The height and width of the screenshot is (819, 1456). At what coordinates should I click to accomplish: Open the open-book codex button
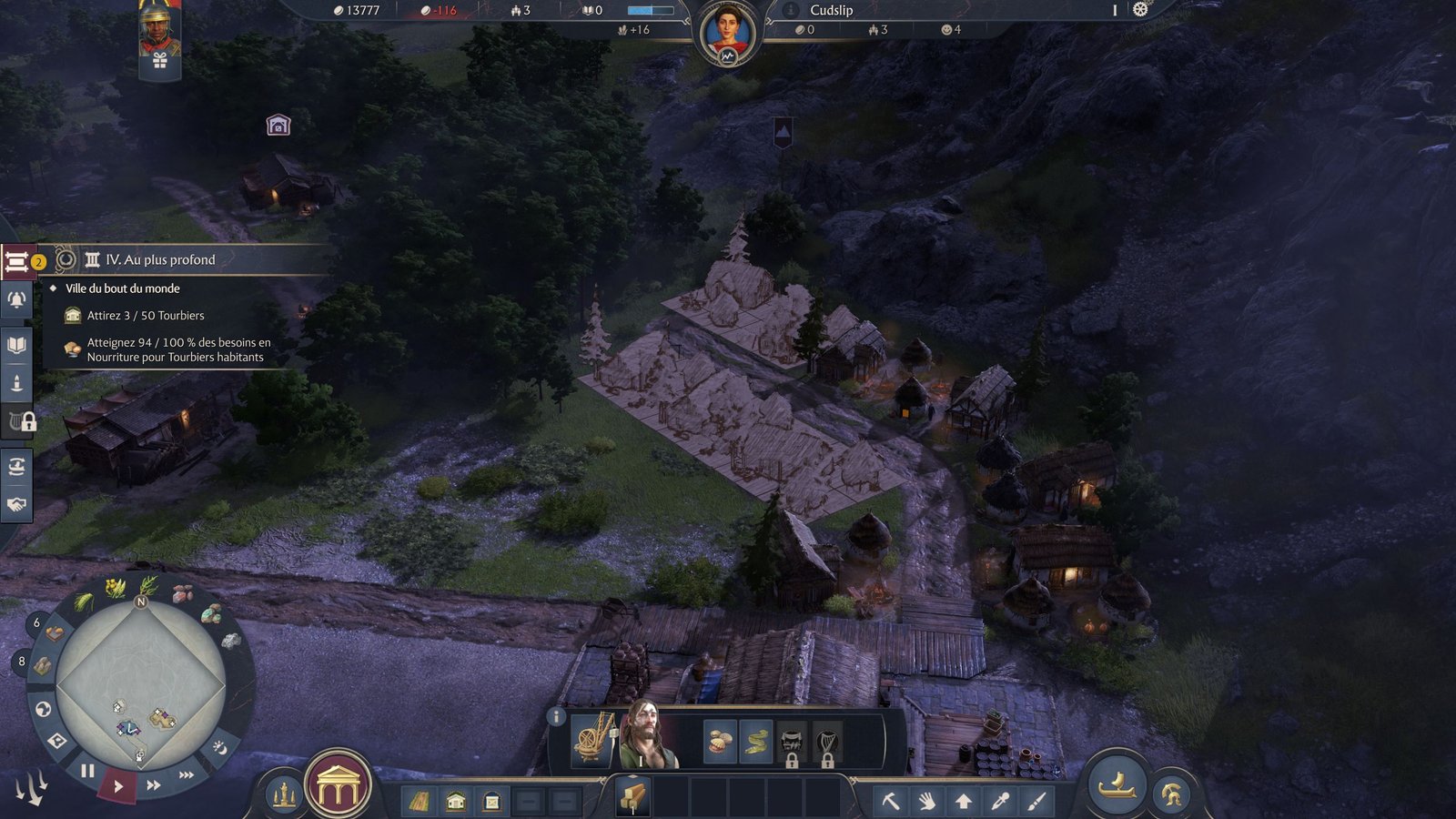pos(16,345)
